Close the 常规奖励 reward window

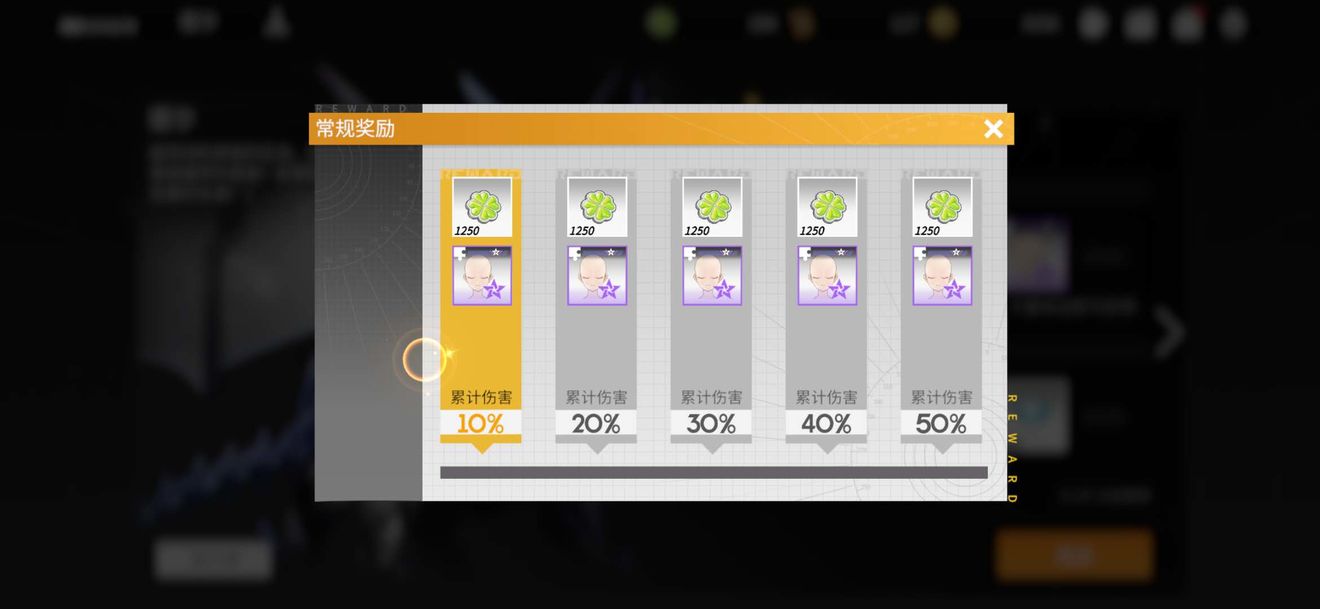click(x=993, y=129)
